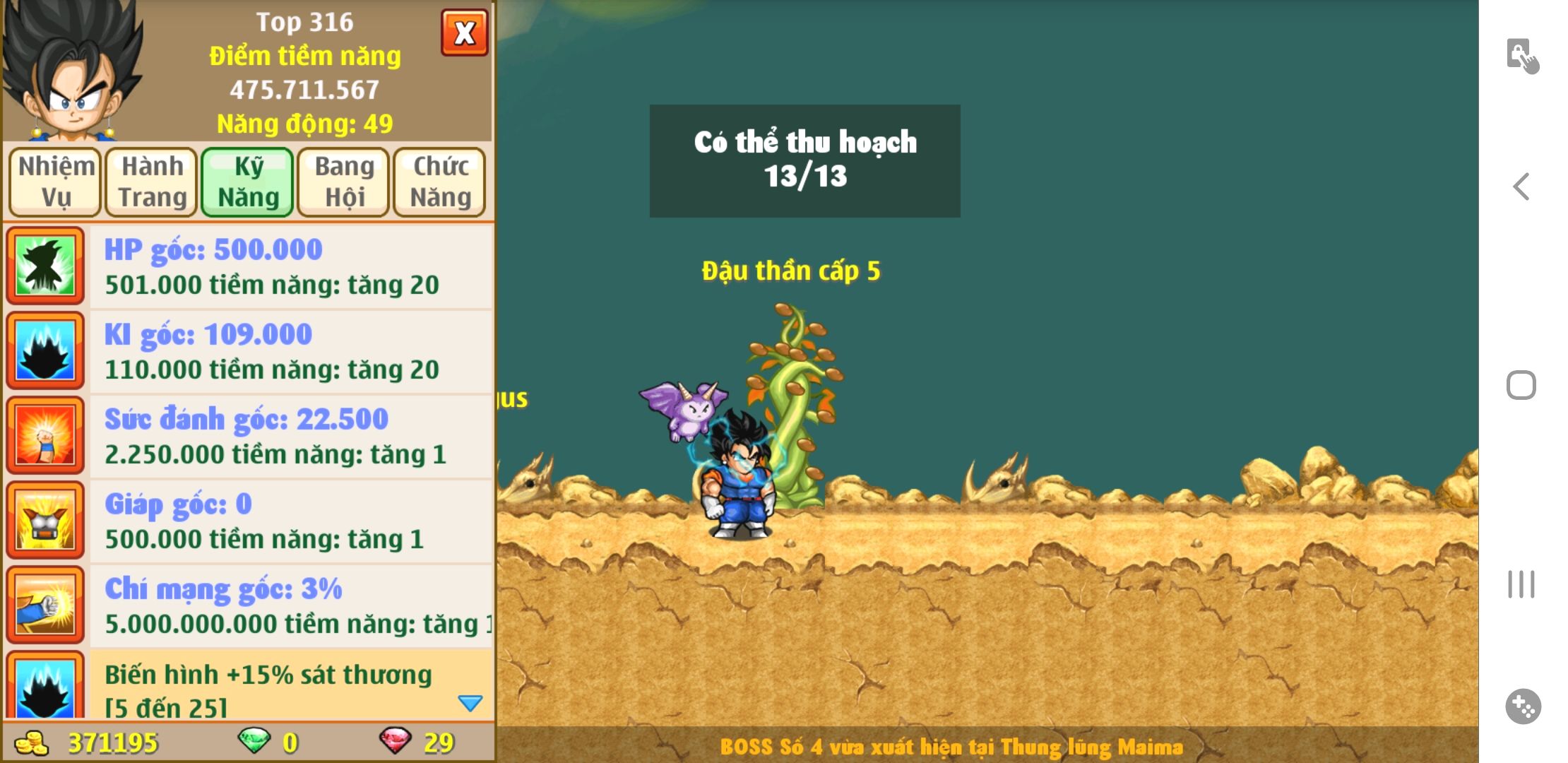
Task: Switch to the Nhiệm Vụ tab
Action: [56, 182]
